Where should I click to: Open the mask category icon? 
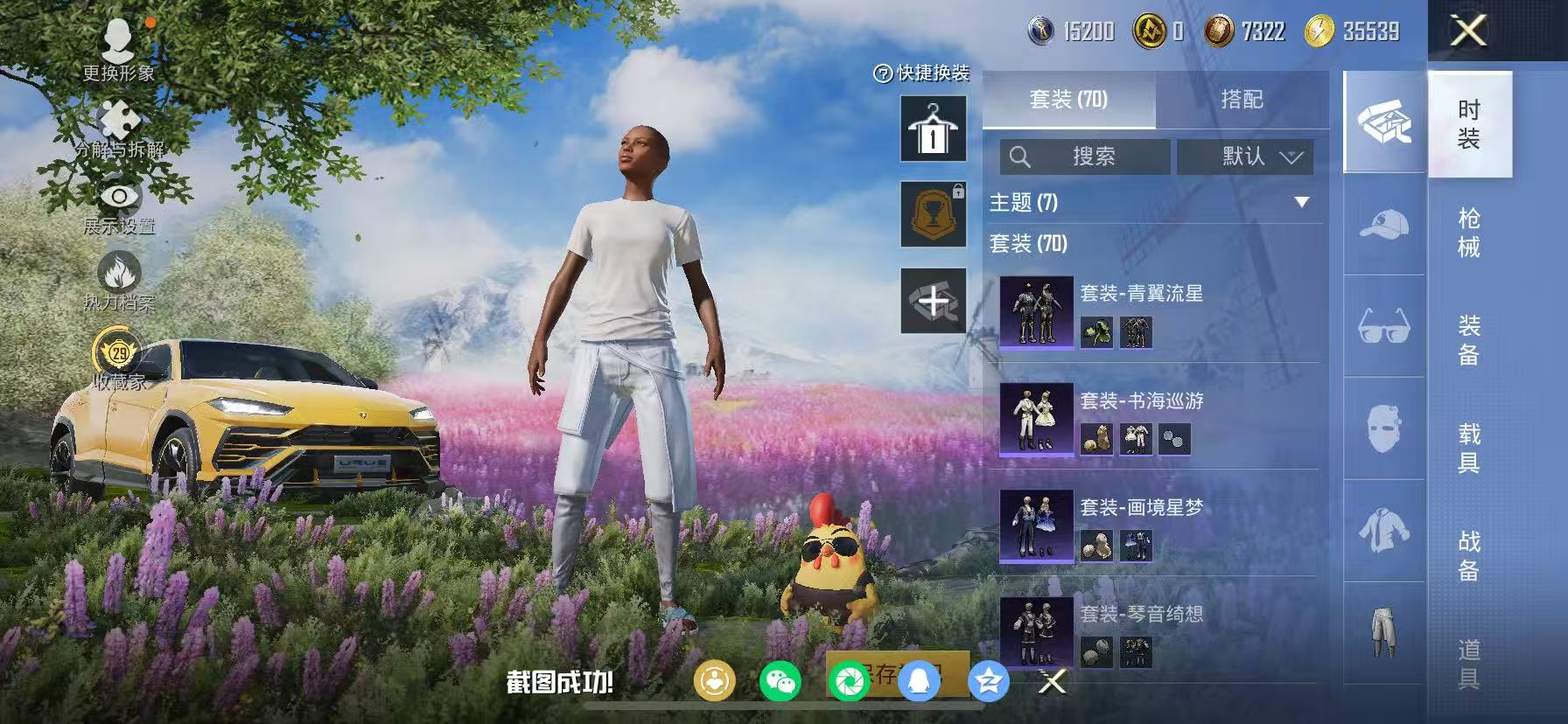point(1383,428)
